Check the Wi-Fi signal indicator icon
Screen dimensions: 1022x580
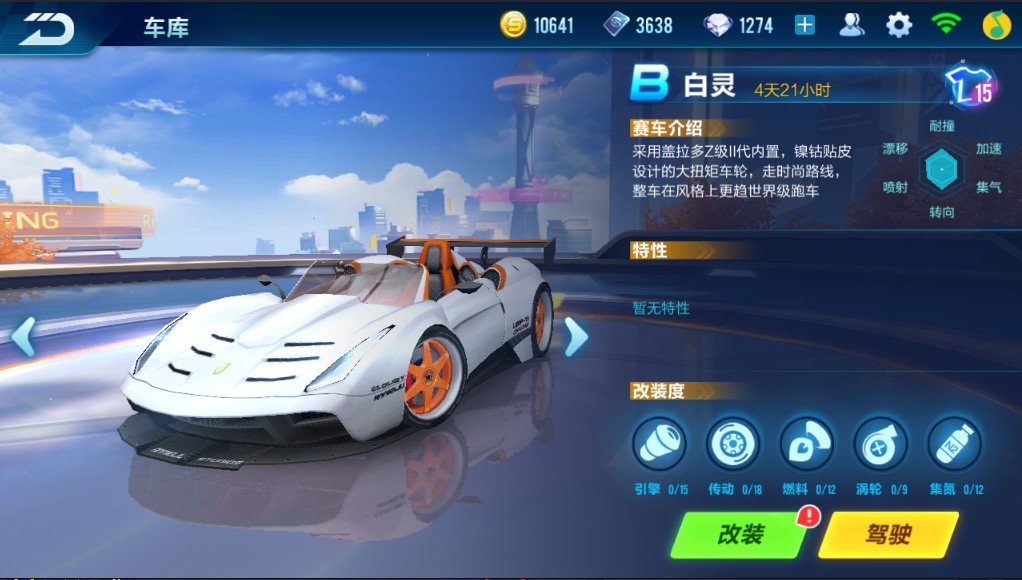point(946,25)
